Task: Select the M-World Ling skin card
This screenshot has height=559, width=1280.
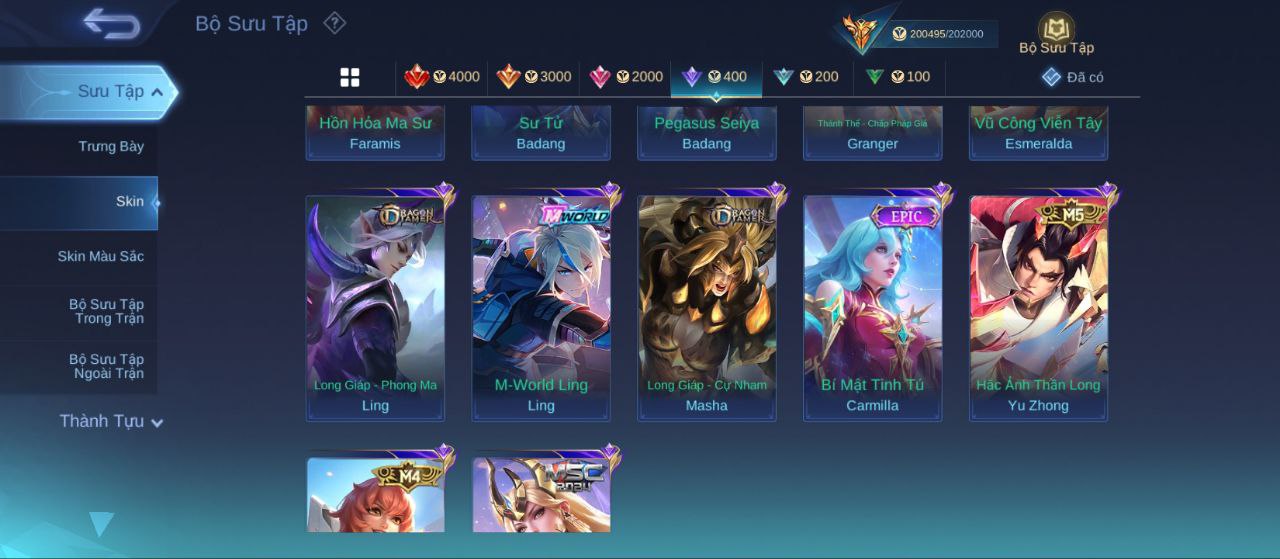Action: click(541, 308)
